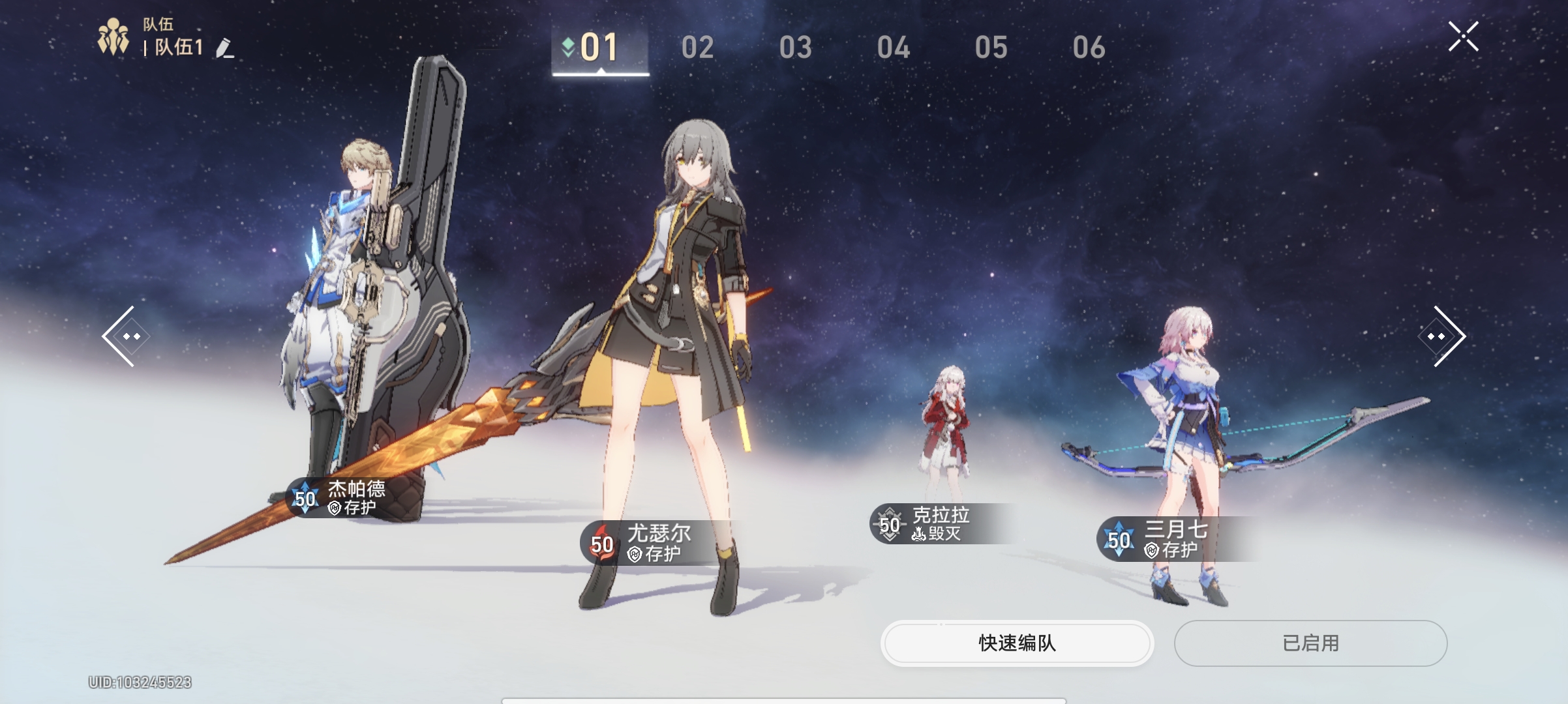
Task: Select team tab 01
Action: [x=599, y=48]
